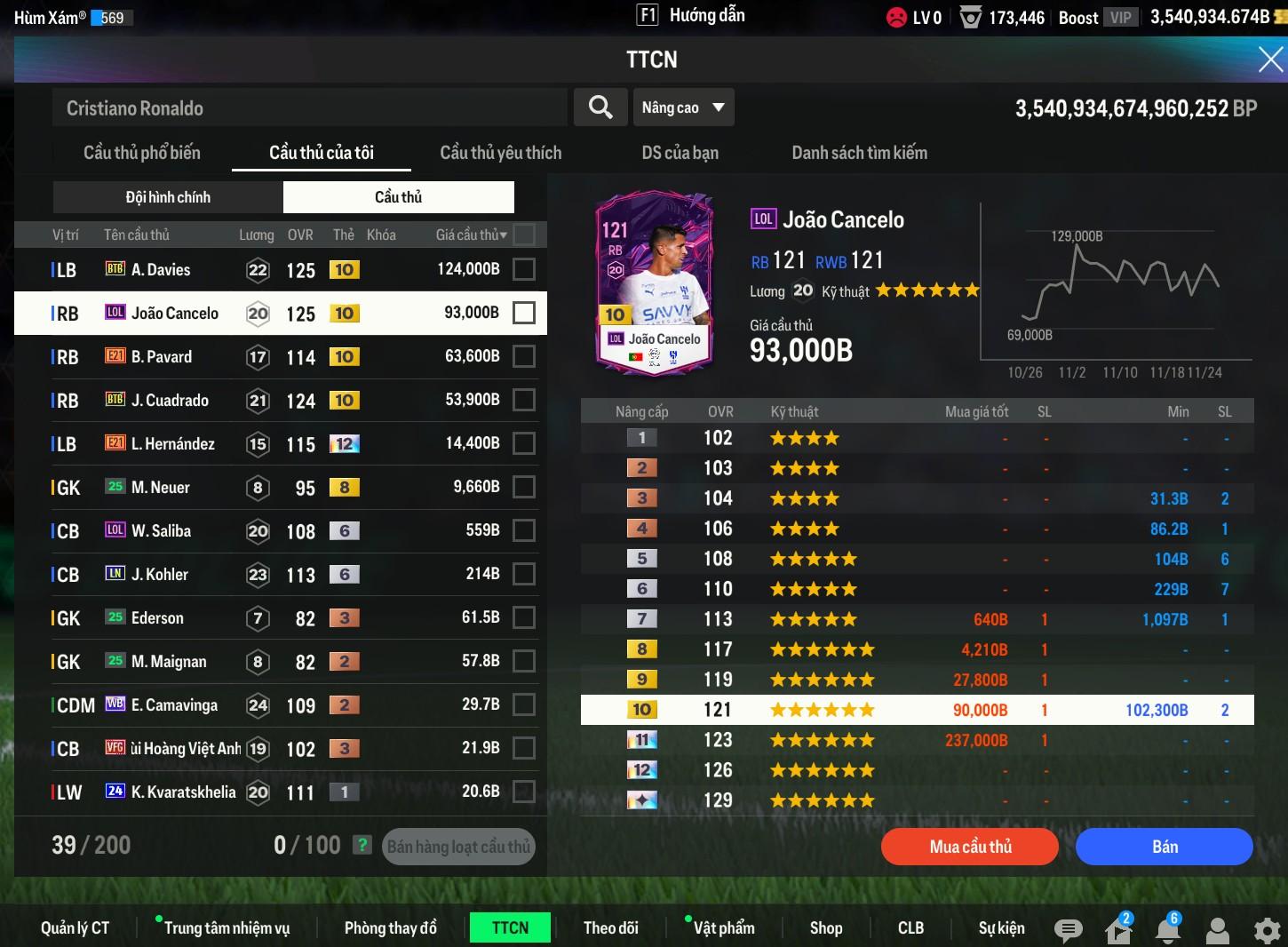The image size is (1288, 947).
Task: Sort by Giá cầu thủ column header
Action: [x=471, y=235]
